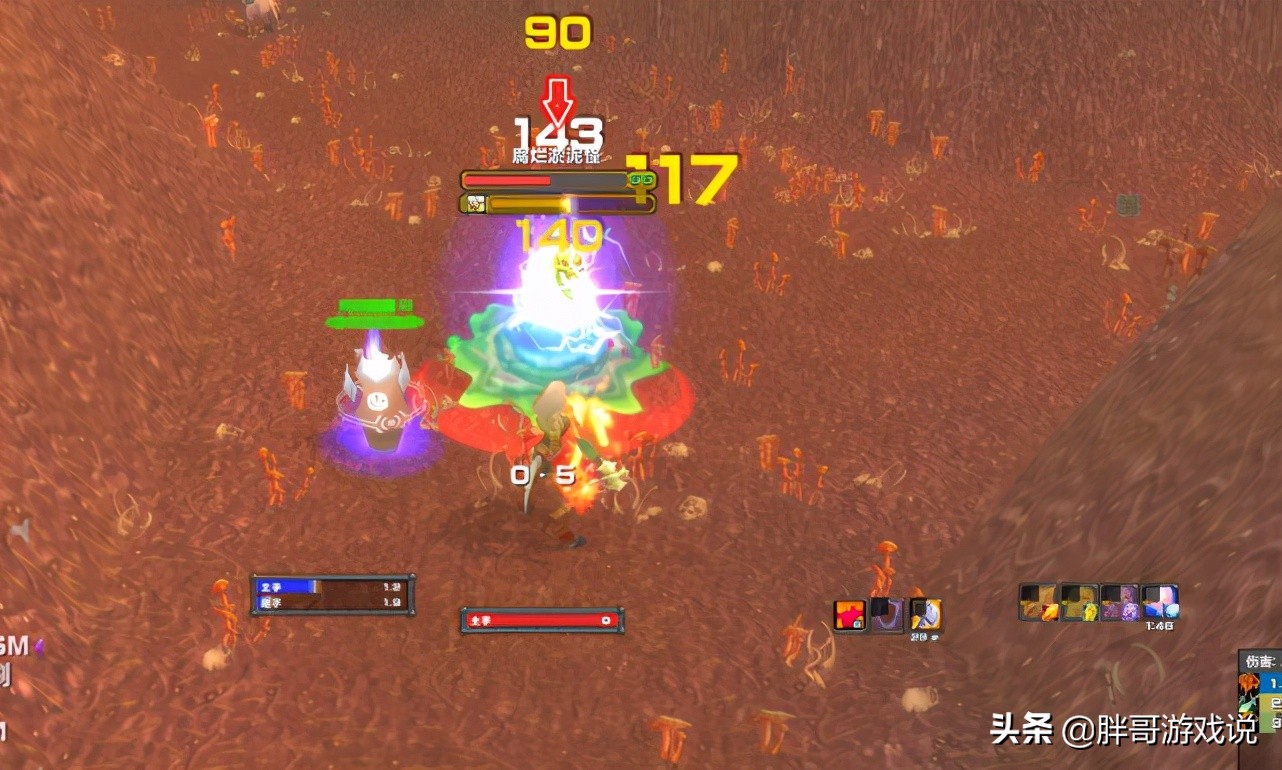1282x770 pixels.
Task: Select the red fist attack skill icon
Action: tap(850, 615)
